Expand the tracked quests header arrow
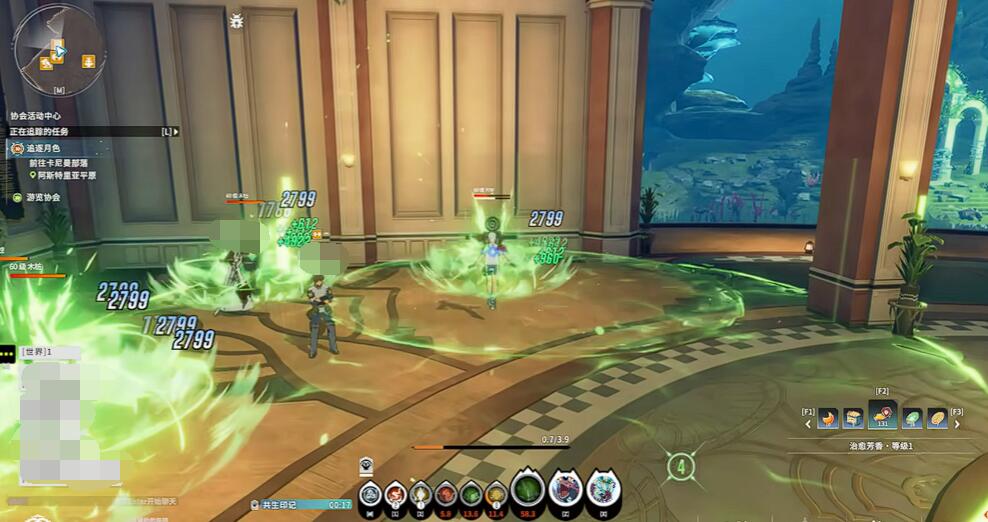 176,131
